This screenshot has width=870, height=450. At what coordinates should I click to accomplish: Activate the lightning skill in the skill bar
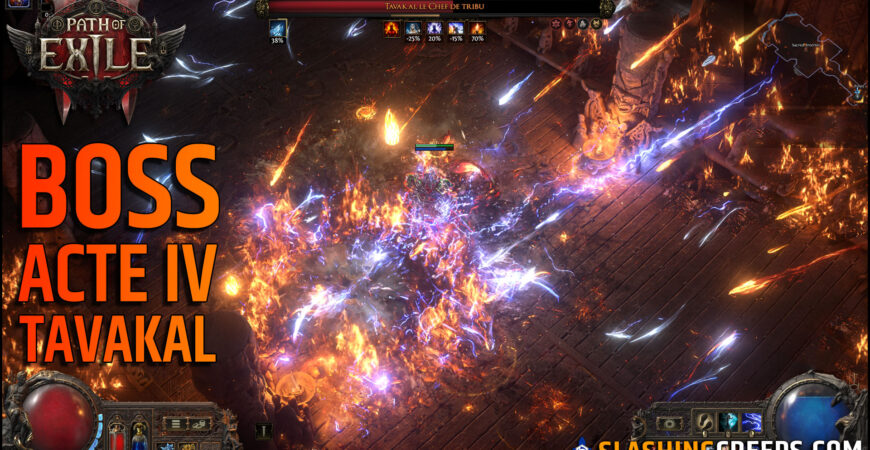752,423
